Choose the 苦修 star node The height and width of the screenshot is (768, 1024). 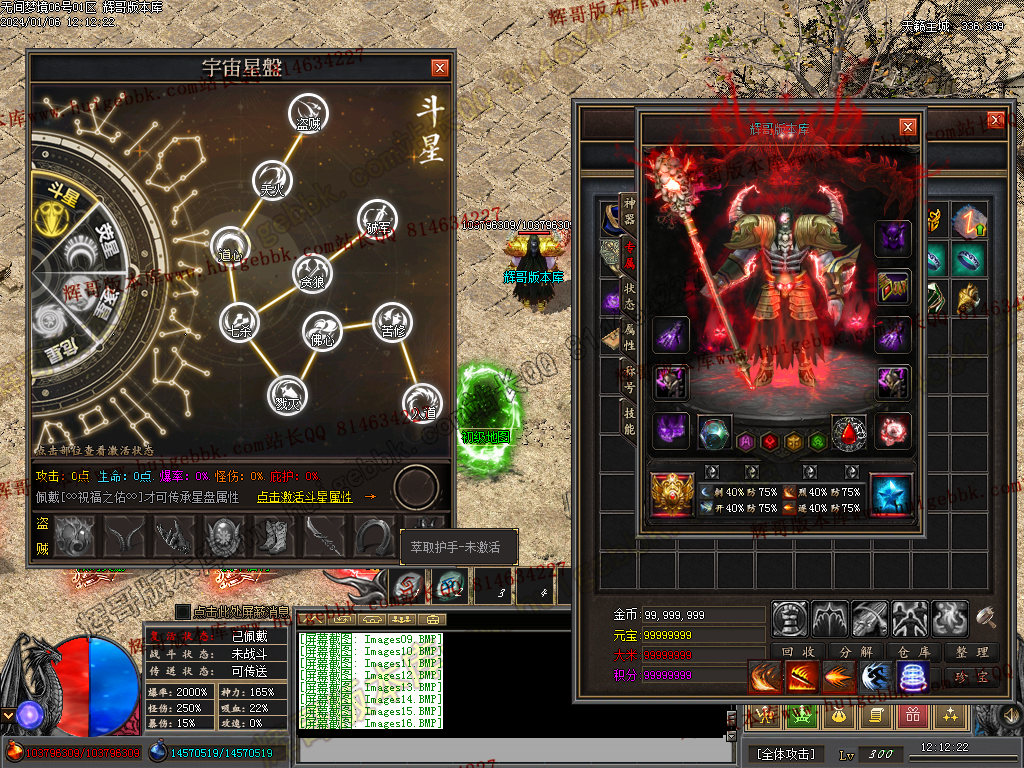pos(390,320)
